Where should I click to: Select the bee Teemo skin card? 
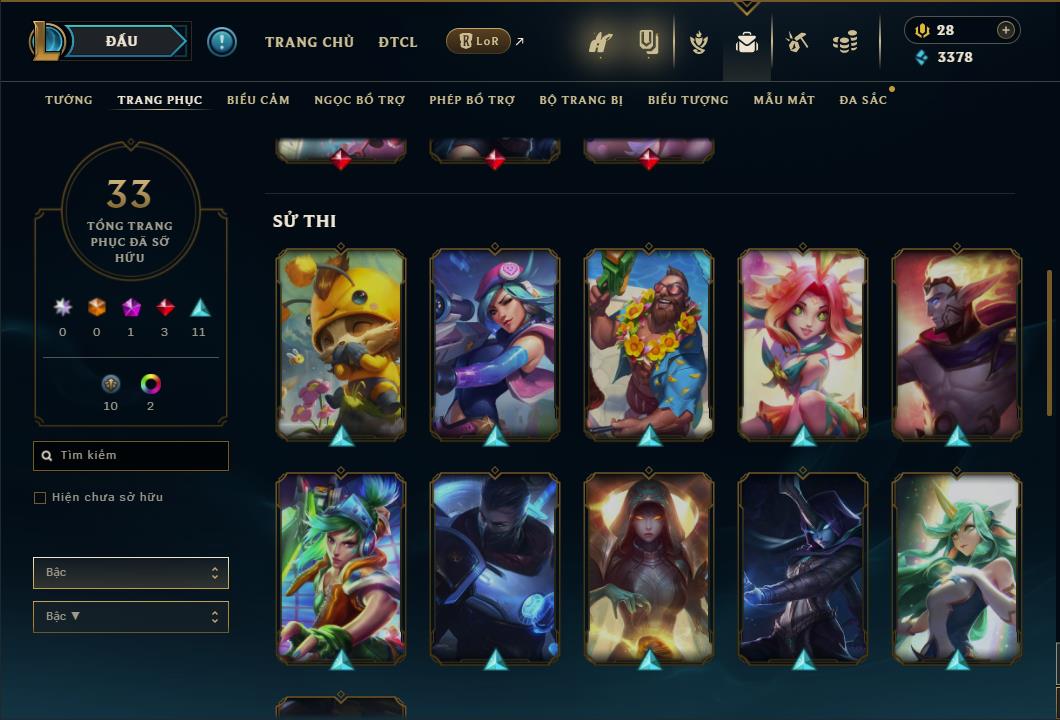pyautogui.click(x=341, y=344)
